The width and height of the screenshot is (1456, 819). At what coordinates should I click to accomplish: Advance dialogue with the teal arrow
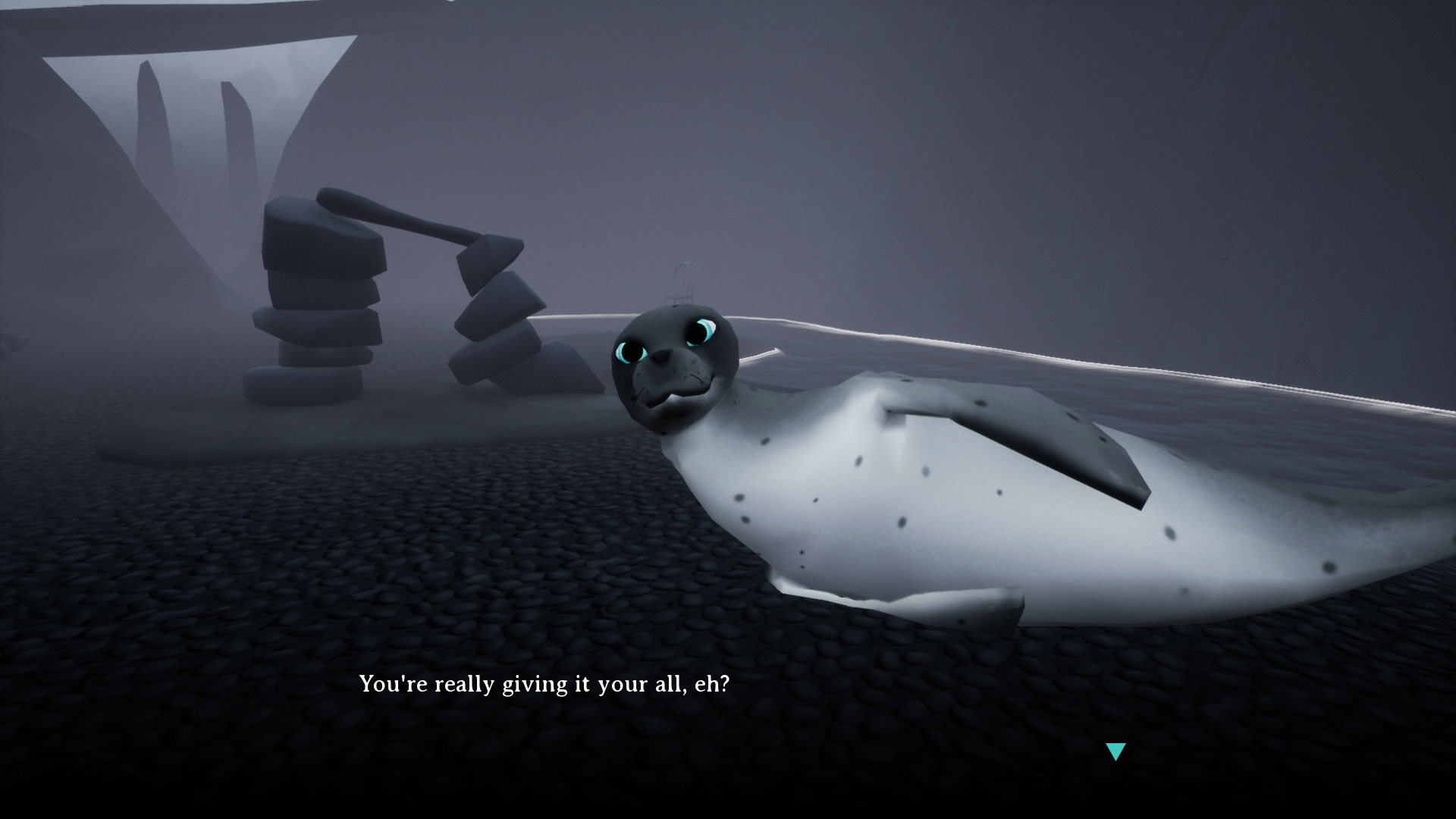pyautogui.click(x=1116, y=751)
